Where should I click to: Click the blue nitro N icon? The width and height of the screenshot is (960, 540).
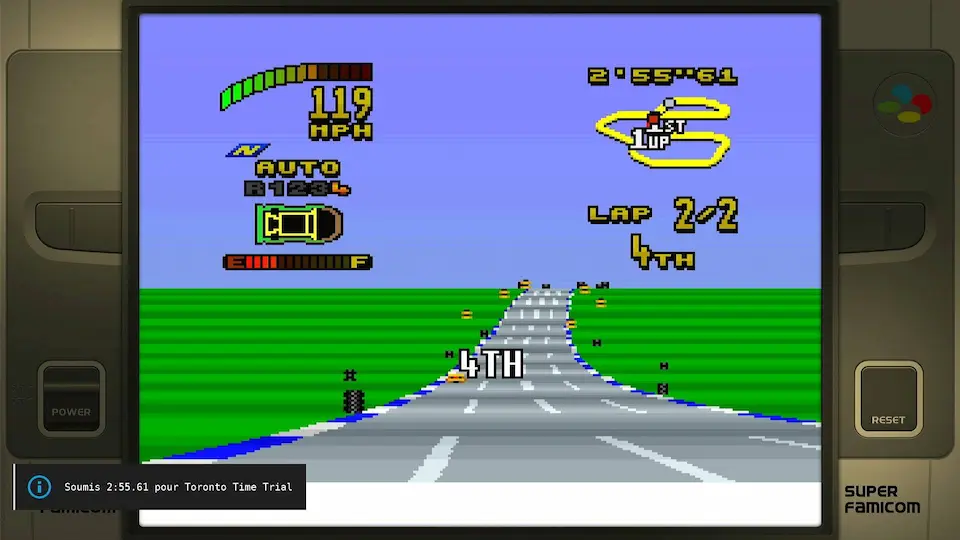(242, 151)
